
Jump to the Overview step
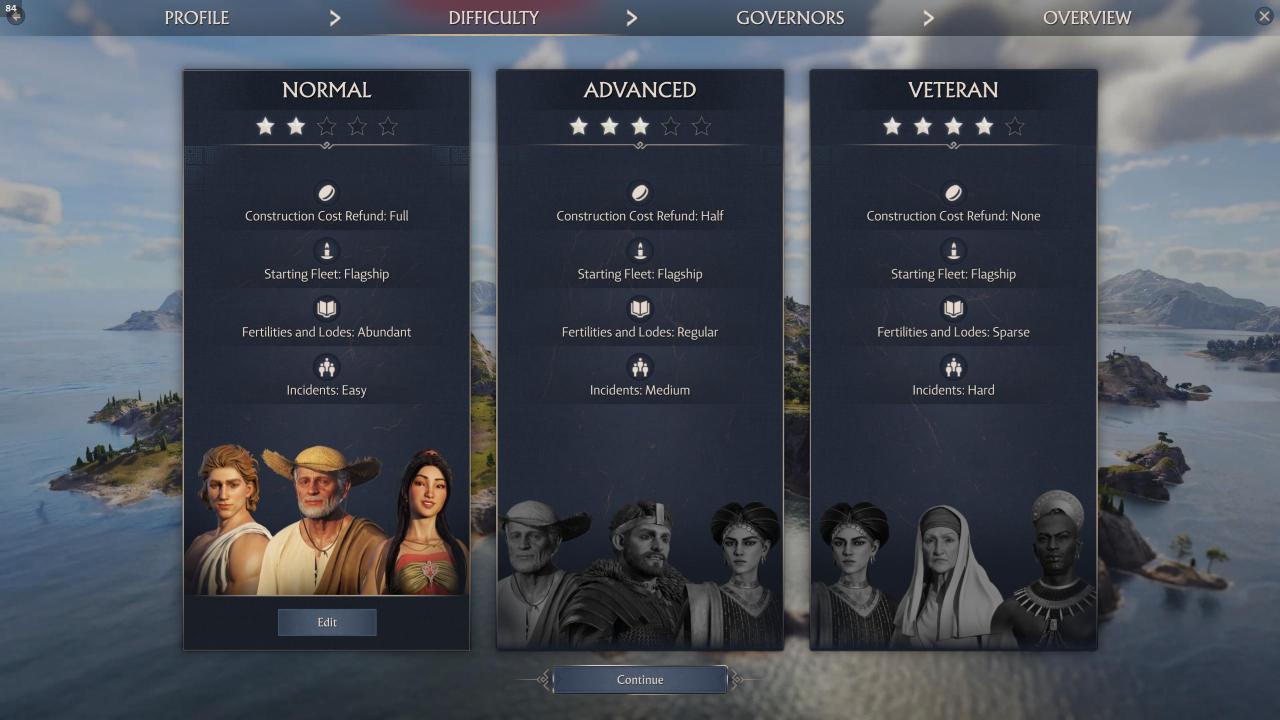1087,18
